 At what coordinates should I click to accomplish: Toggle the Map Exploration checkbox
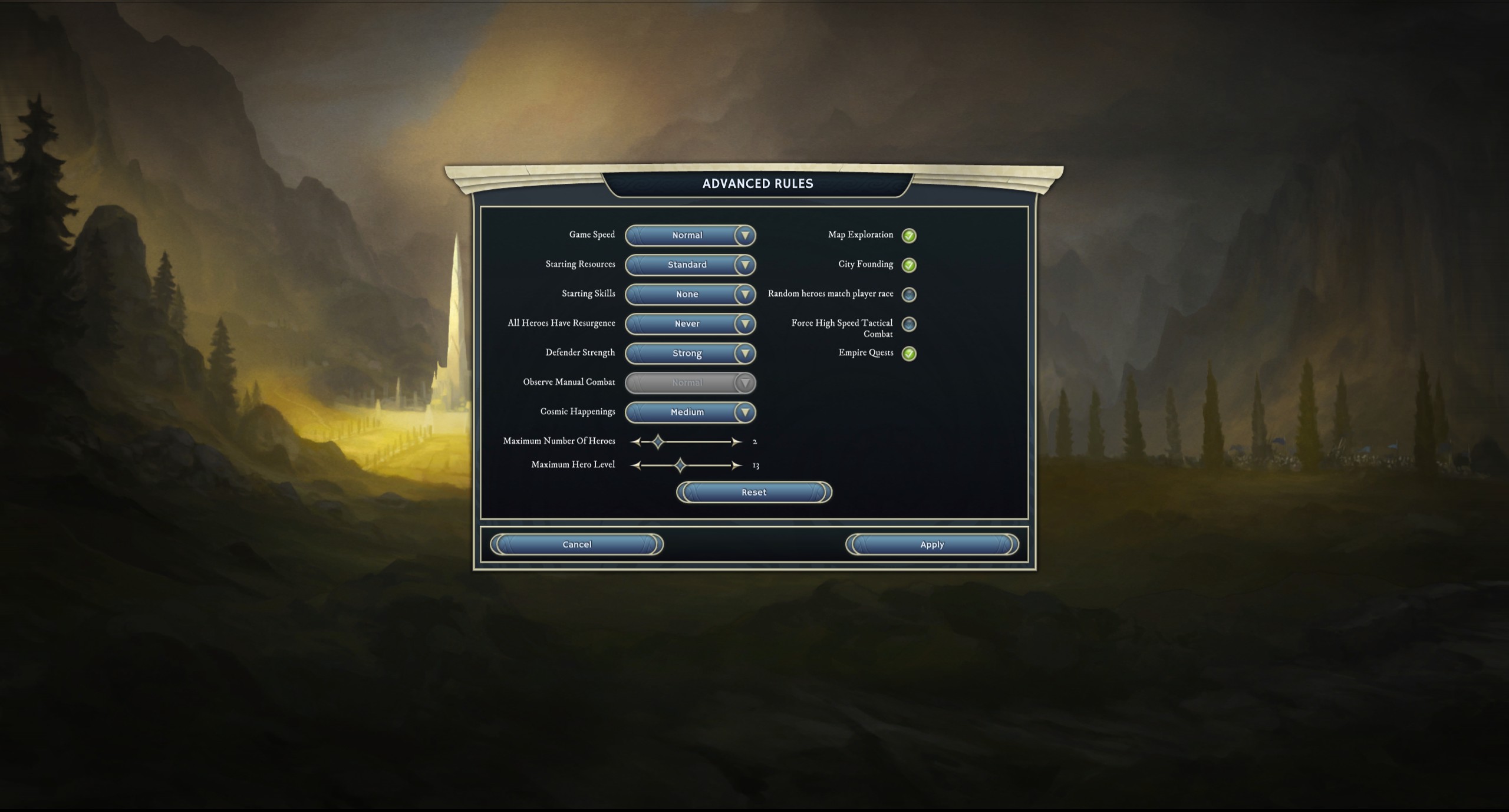[x=909, y=236]
